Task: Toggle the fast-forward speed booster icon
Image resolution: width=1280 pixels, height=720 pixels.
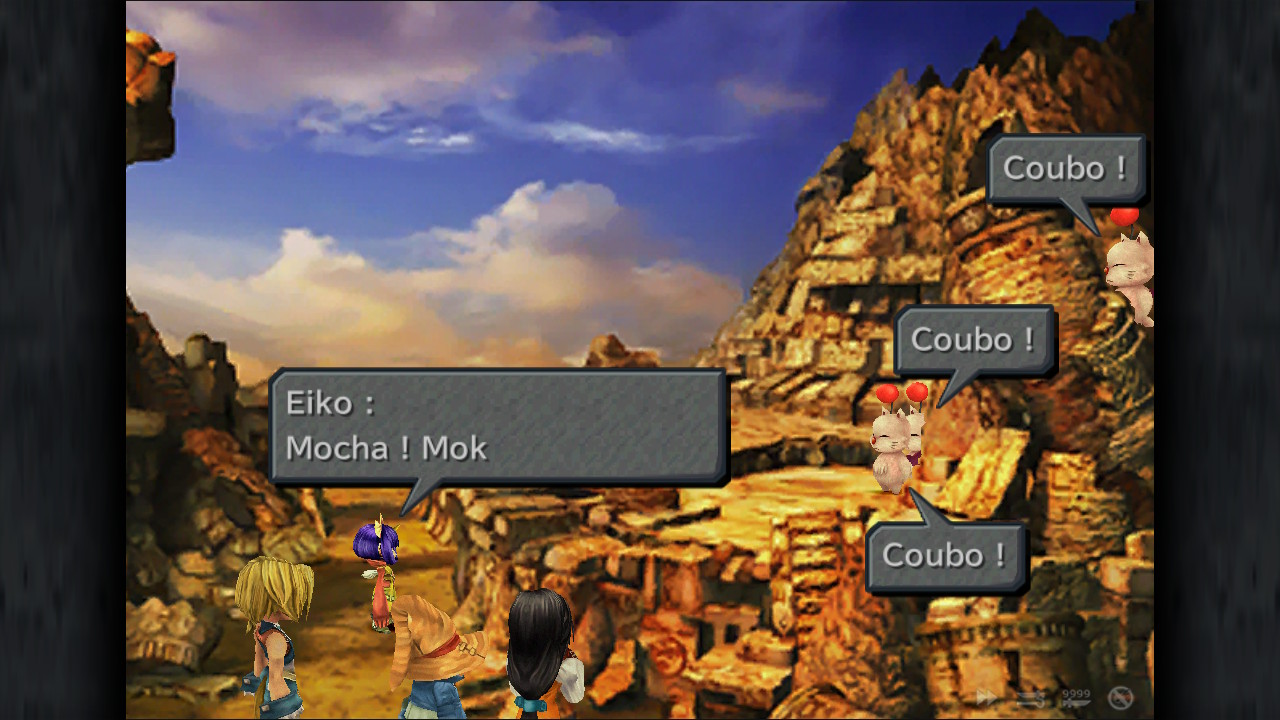Action: (x=987, y=697)
